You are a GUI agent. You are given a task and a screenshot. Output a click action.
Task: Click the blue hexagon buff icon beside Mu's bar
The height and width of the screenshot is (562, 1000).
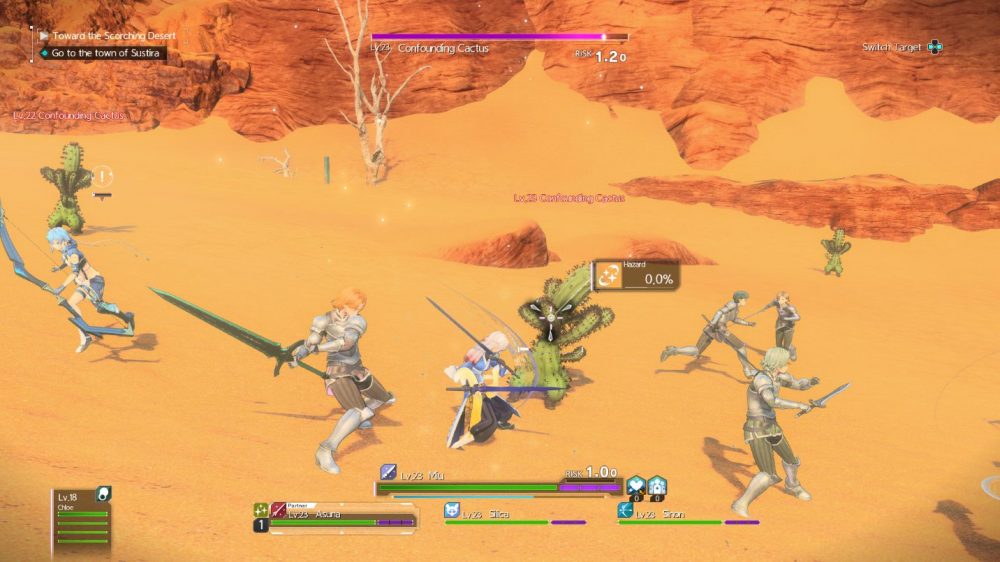636,487
